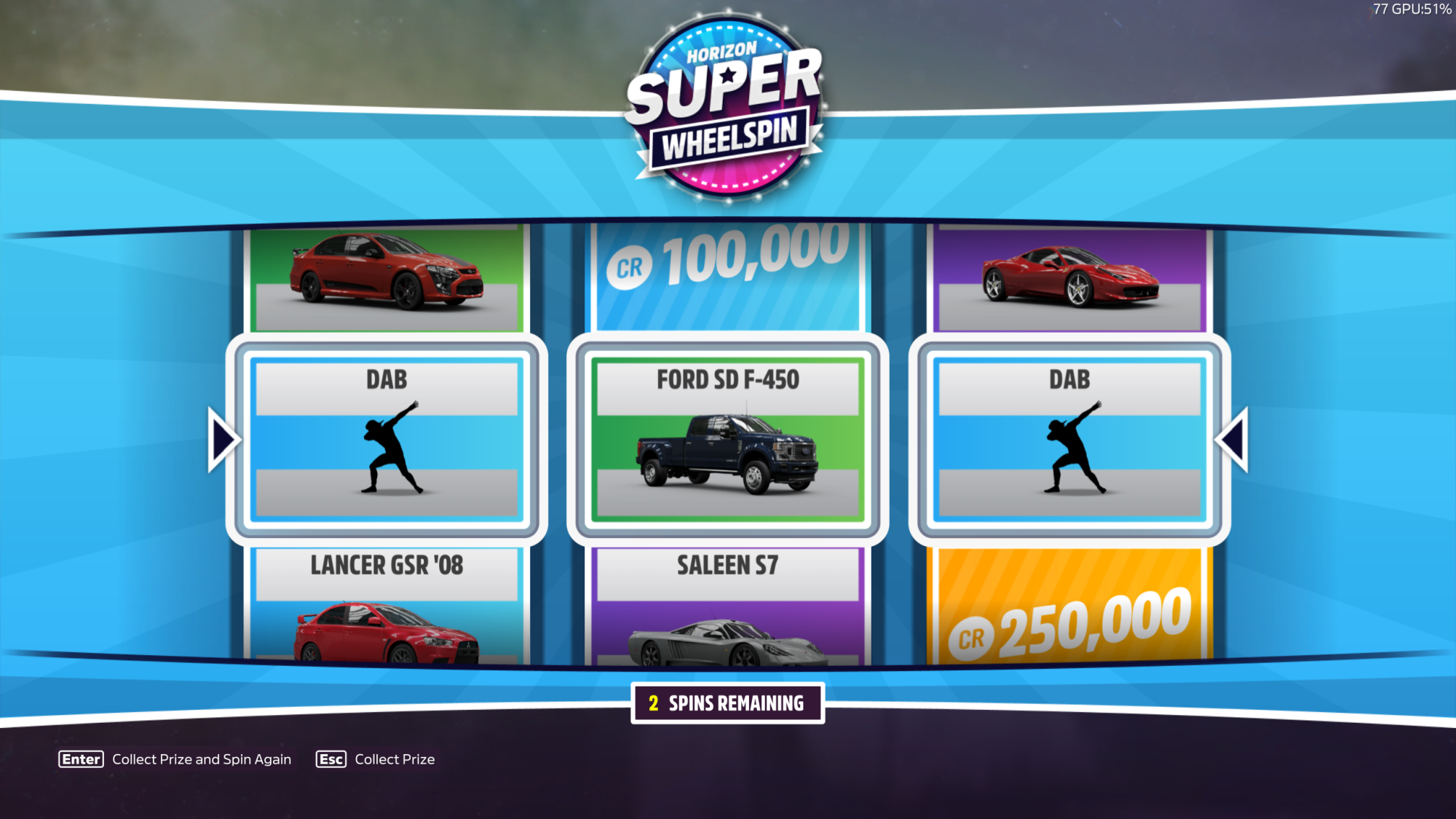The image size is (1456, 819).
Task: Click Collect Prize and Spin Again
Action: coord(175,759)
